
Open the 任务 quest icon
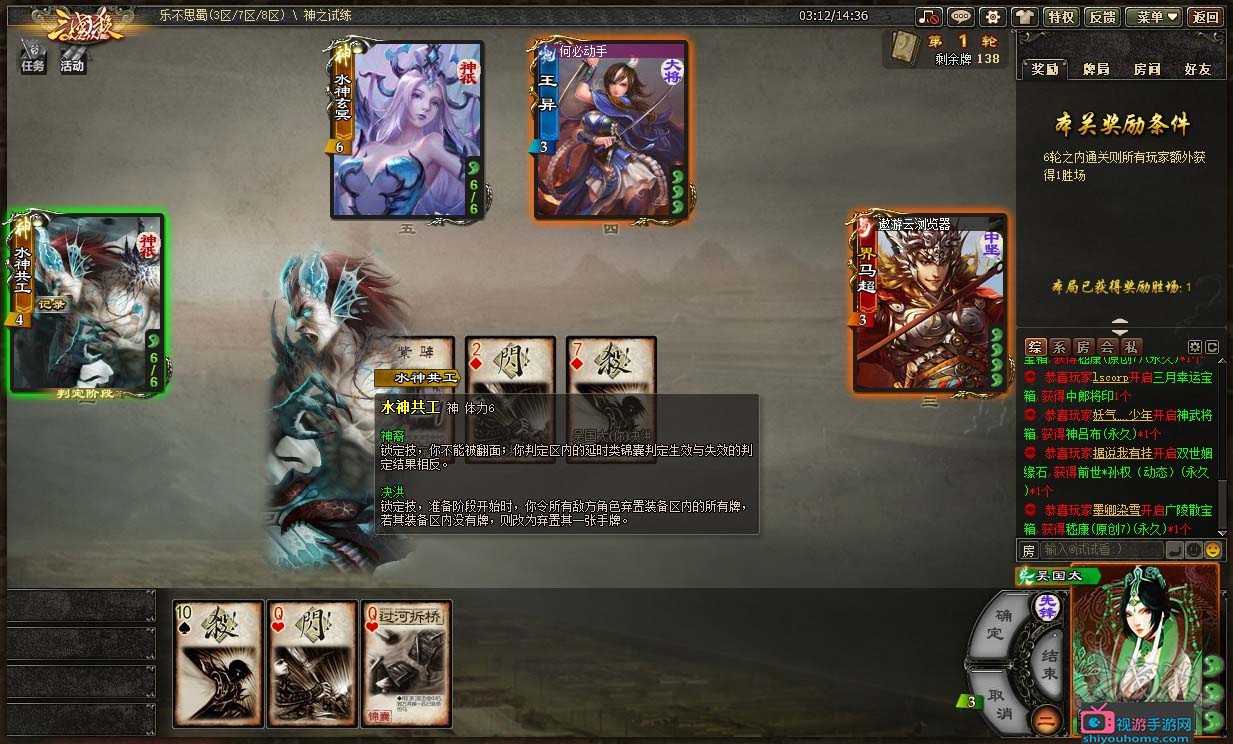33,58
